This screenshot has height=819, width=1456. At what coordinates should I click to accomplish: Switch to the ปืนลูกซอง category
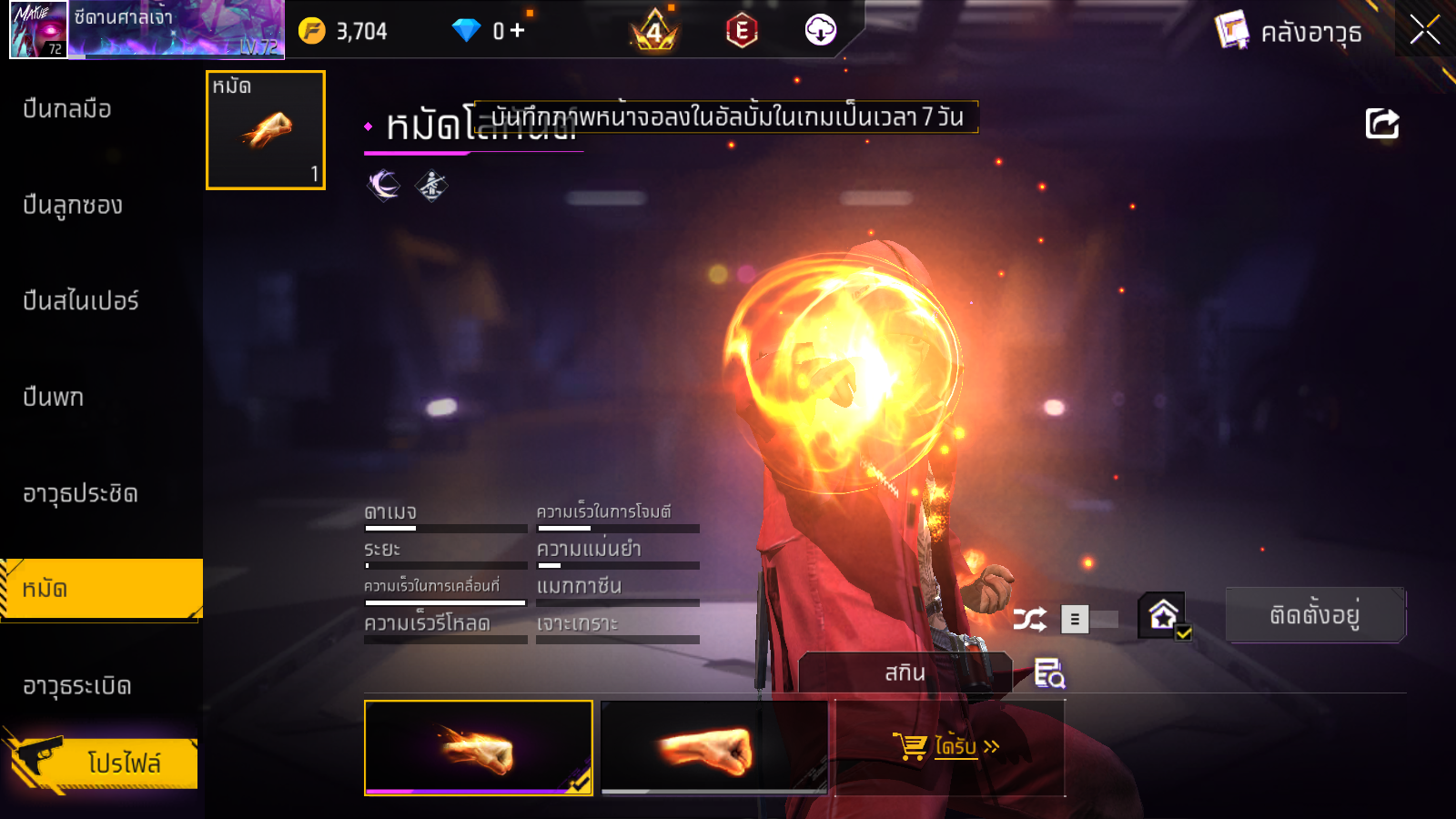73,206
